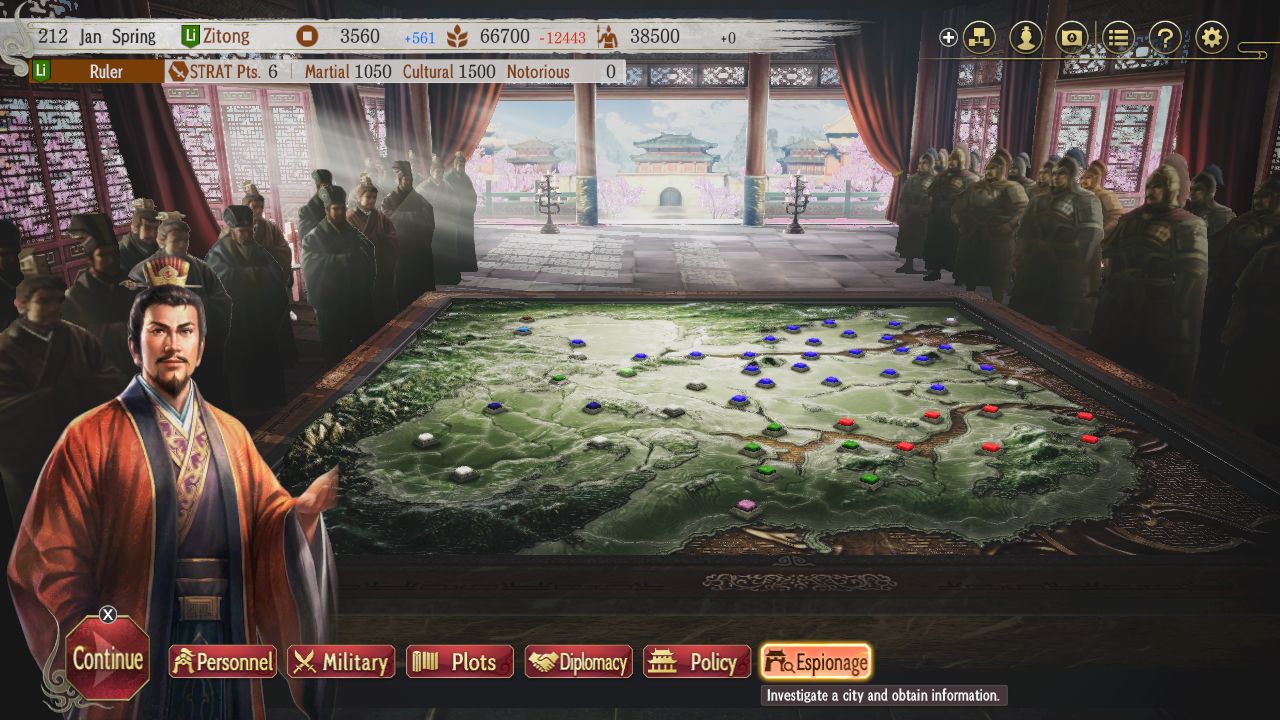1280x720 pixels.
Task: Select the Military command option
Action: pos(340,662)
